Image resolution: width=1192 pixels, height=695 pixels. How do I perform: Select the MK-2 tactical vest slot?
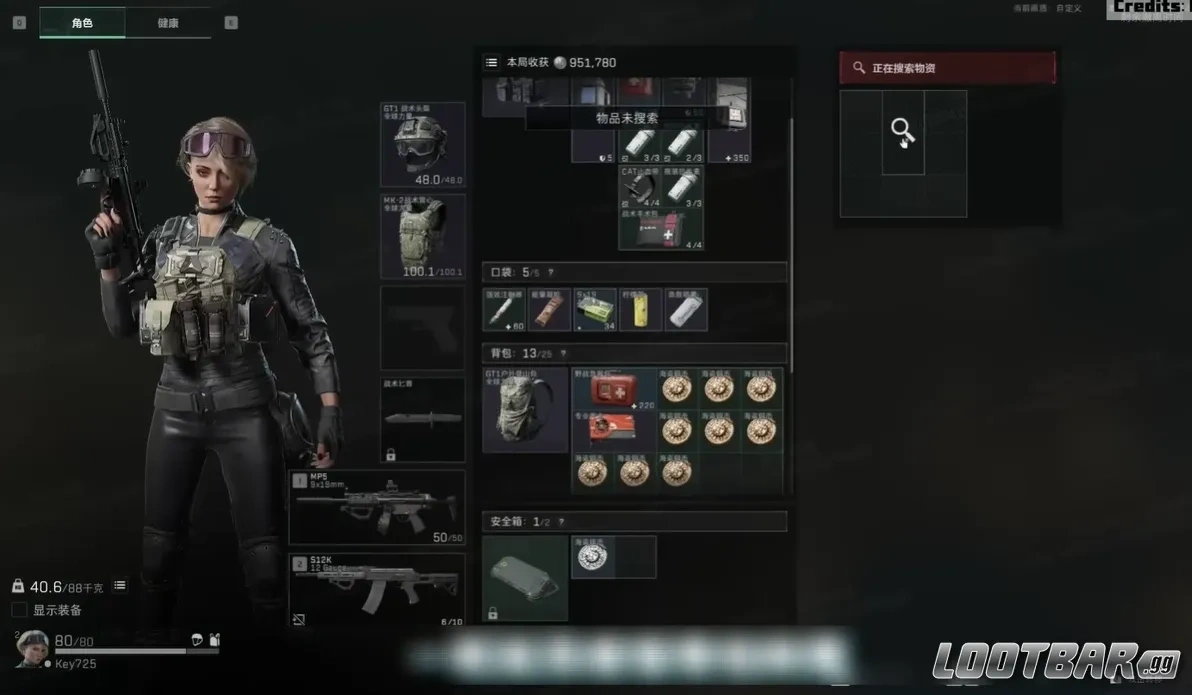coord(422,236)
